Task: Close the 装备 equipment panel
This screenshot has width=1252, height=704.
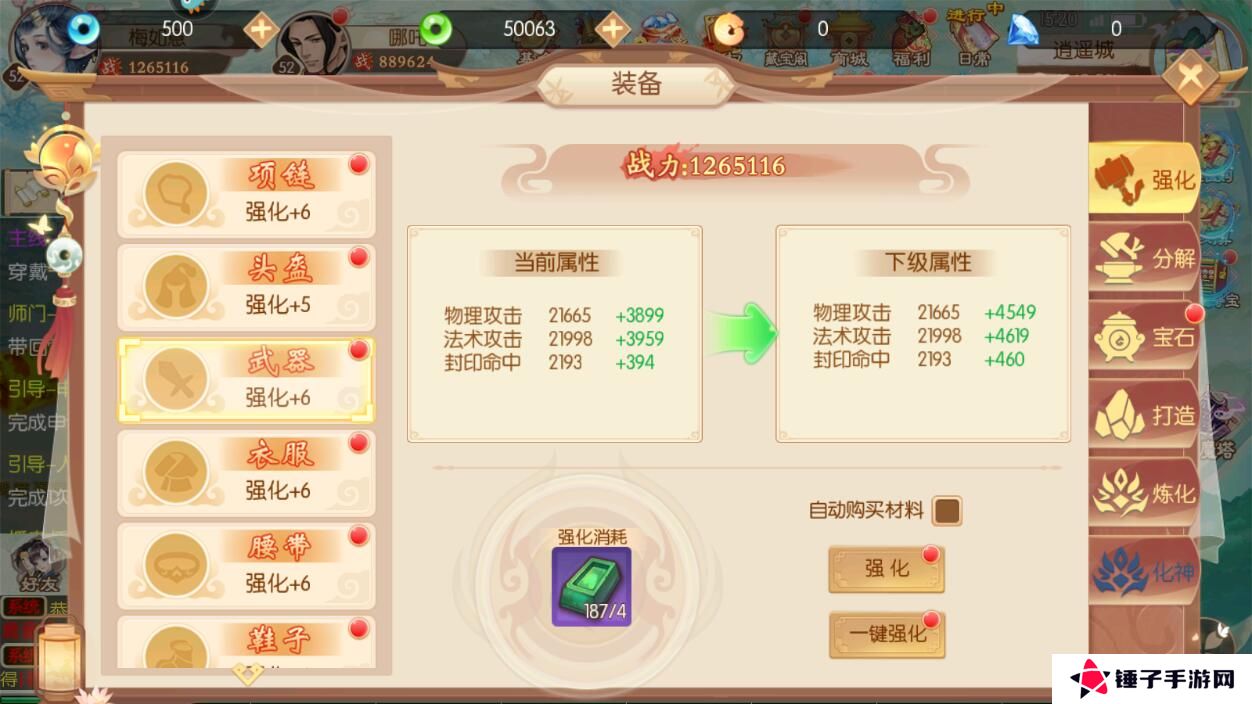Action: tap(1189, 75)
